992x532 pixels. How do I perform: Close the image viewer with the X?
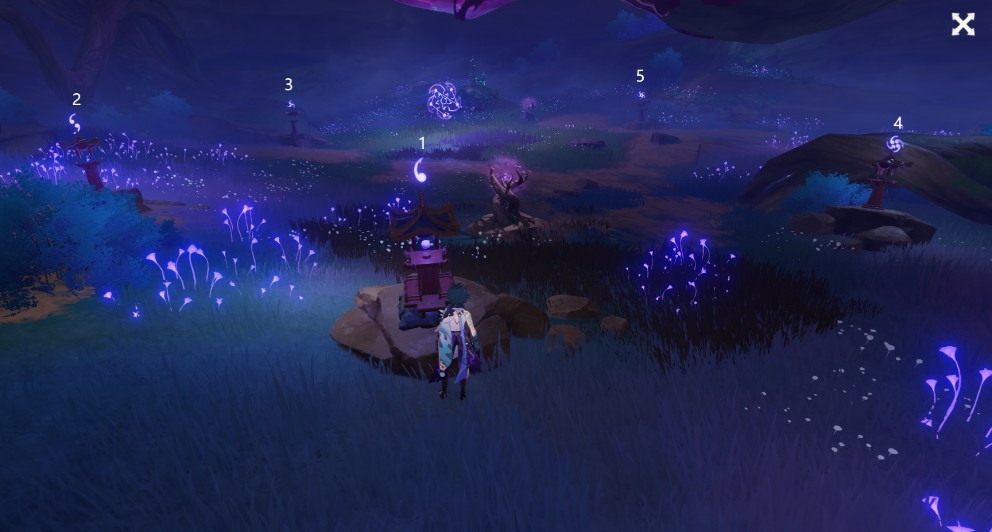tap(962, 25)
